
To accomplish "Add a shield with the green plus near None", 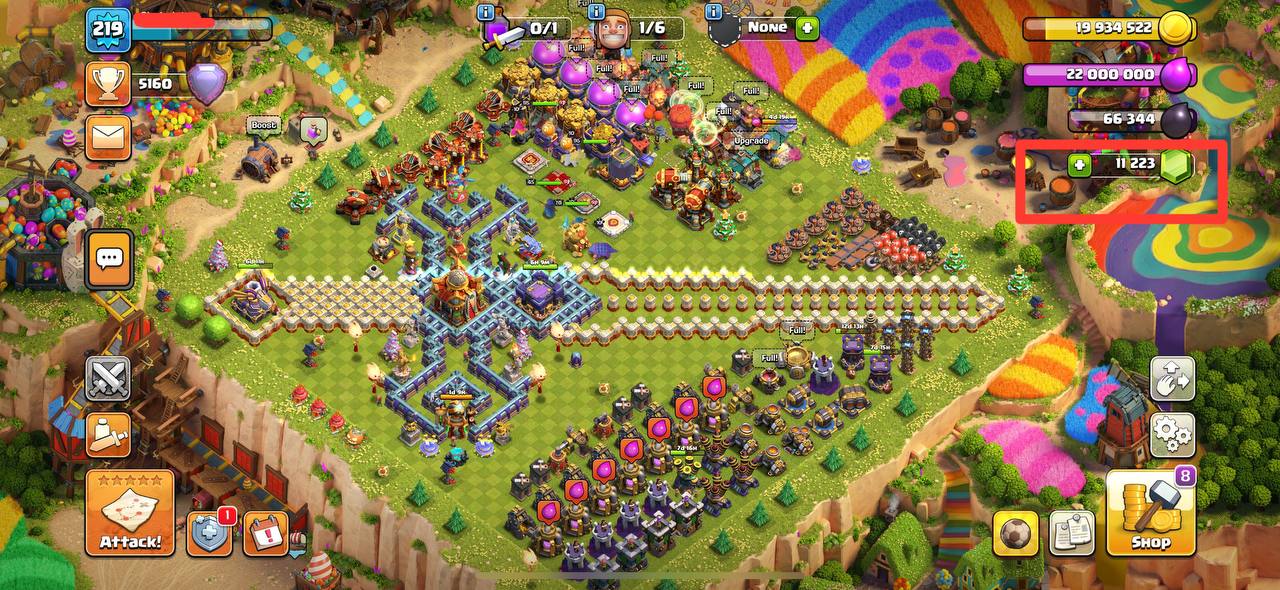I will 807,28.
